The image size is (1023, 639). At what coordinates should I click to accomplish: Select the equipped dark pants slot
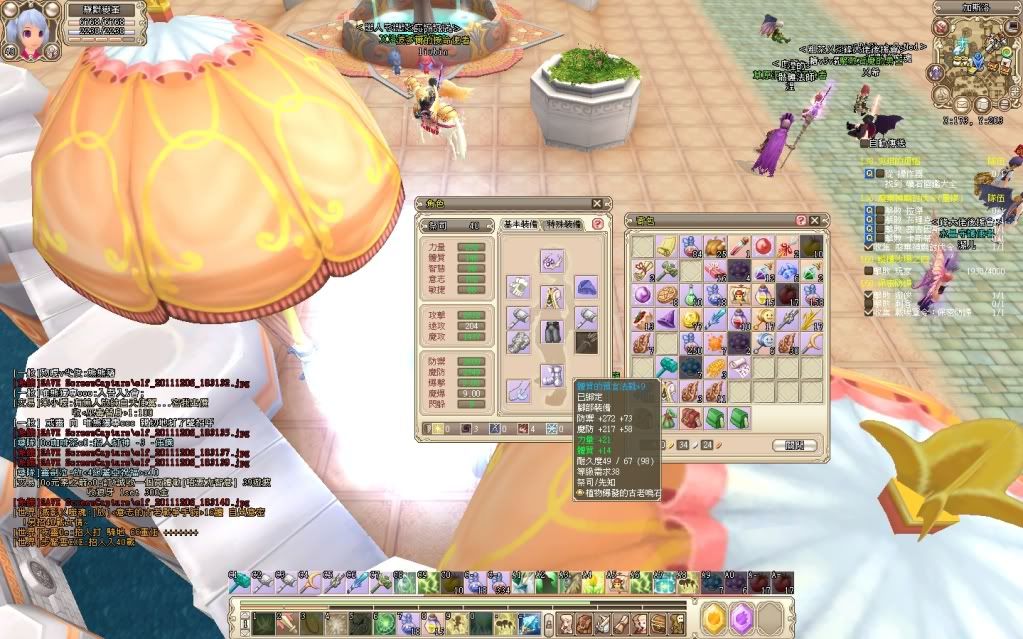[553, 331]
